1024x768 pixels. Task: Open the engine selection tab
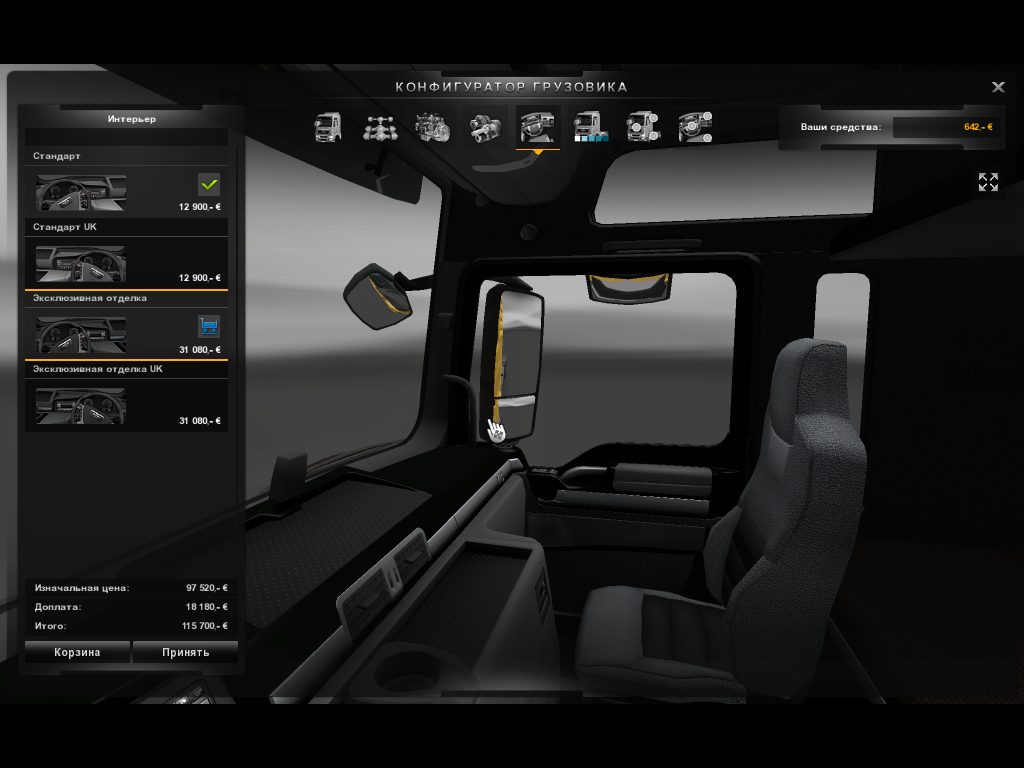432,127
